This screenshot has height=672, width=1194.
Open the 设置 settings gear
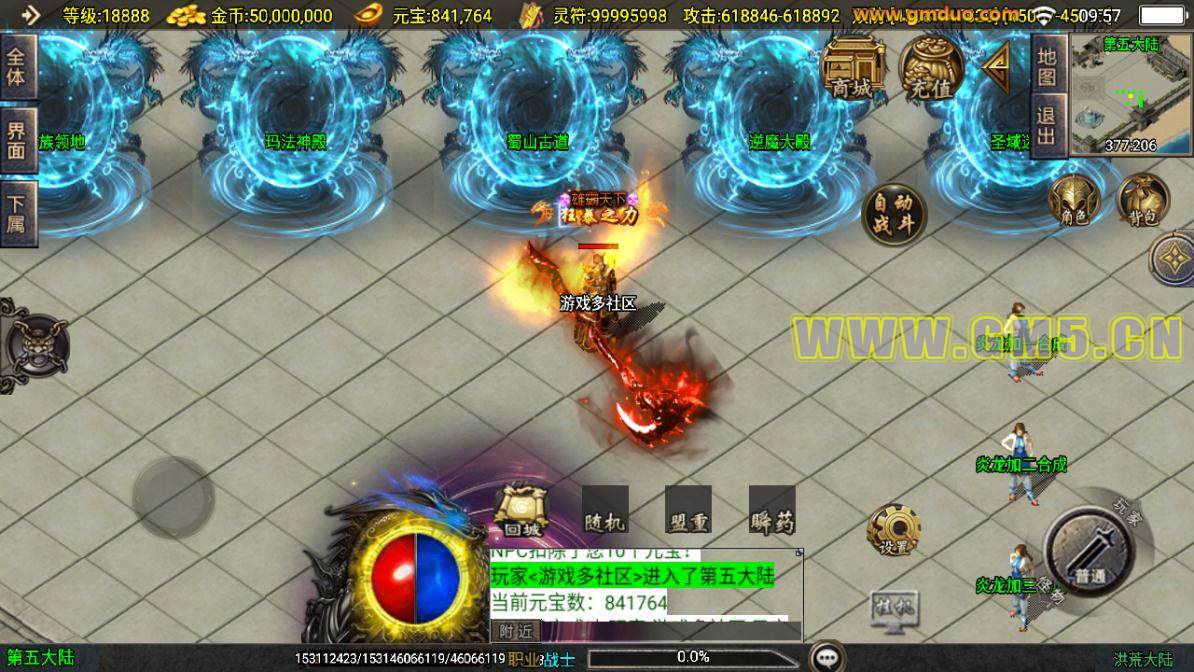[x=893, y=530]
